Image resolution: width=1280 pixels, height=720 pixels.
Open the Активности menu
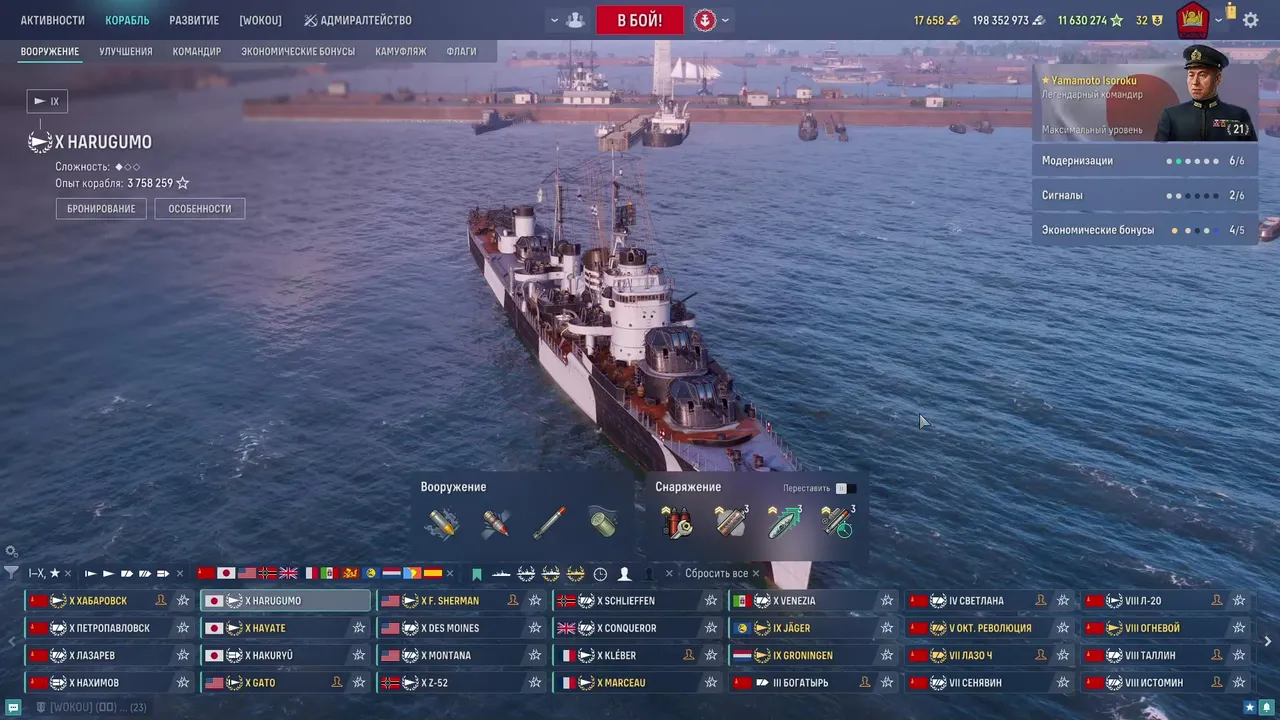click(52, 20)
